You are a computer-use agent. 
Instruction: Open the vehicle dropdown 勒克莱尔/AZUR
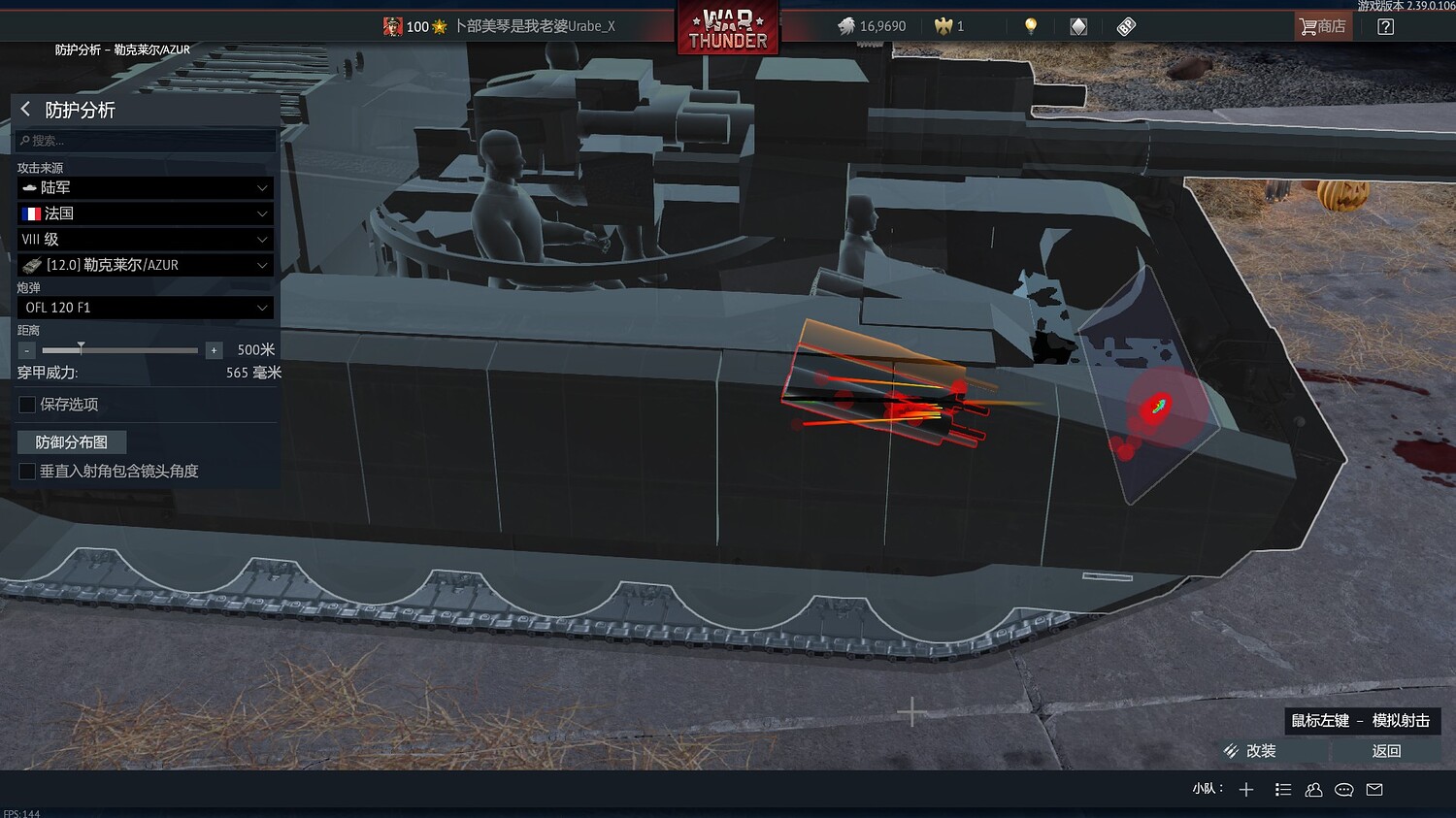tap(144, 264)
